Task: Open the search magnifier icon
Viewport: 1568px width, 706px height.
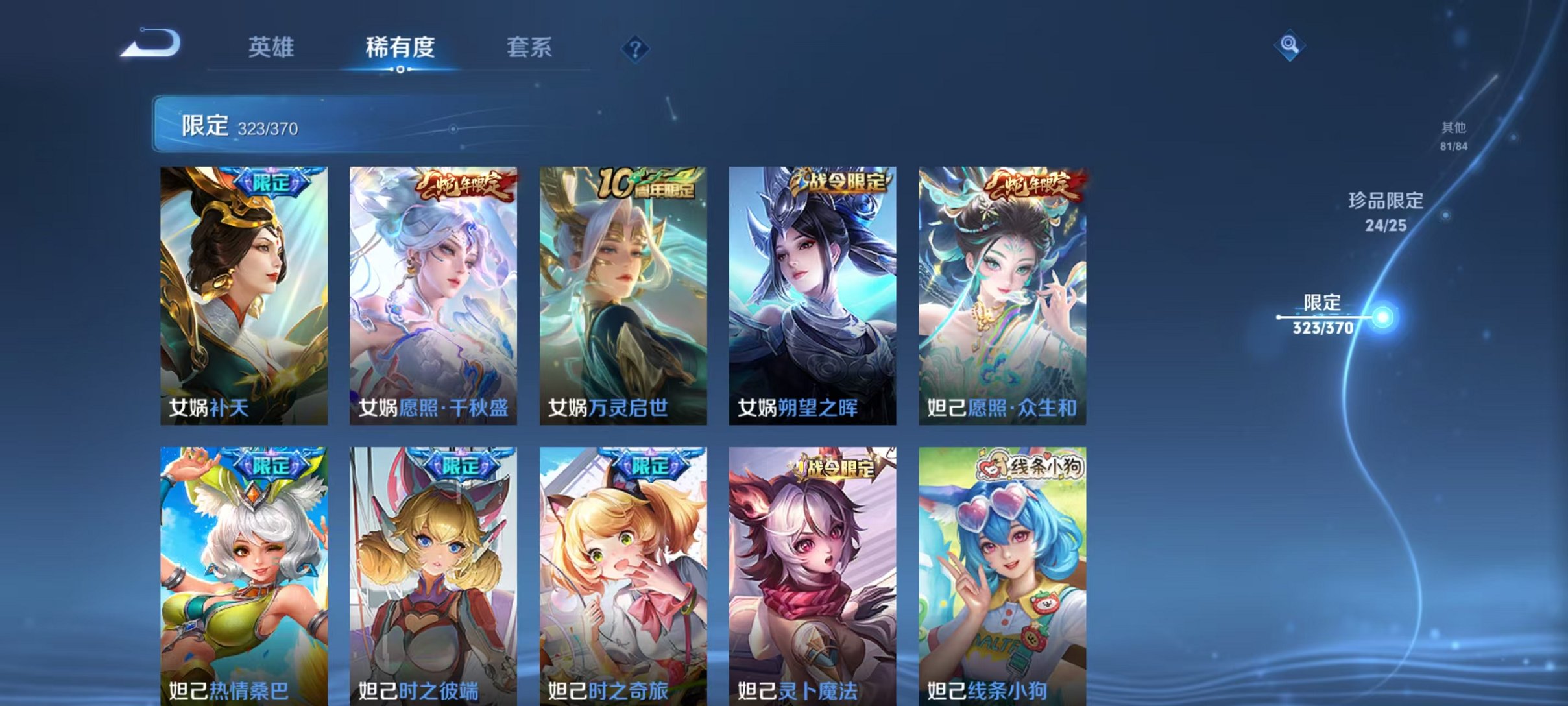Action: coord(1288,47)
